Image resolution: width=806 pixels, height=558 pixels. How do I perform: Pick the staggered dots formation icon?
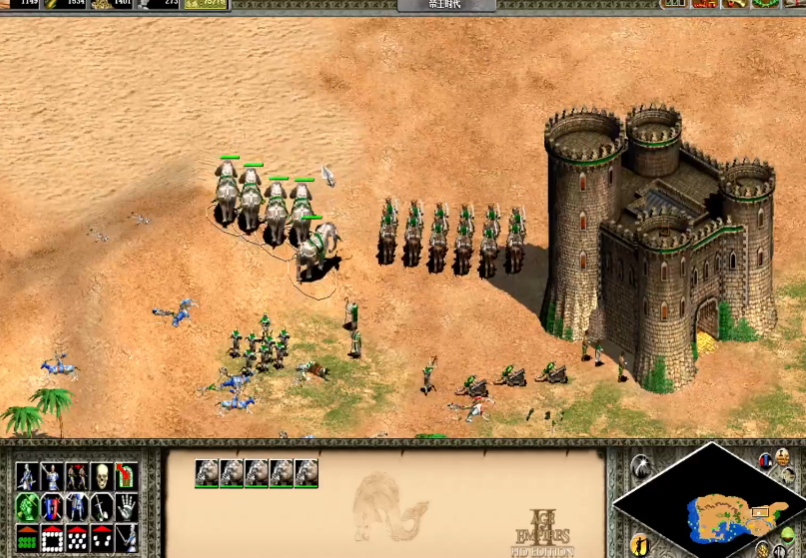pos(77,538)
